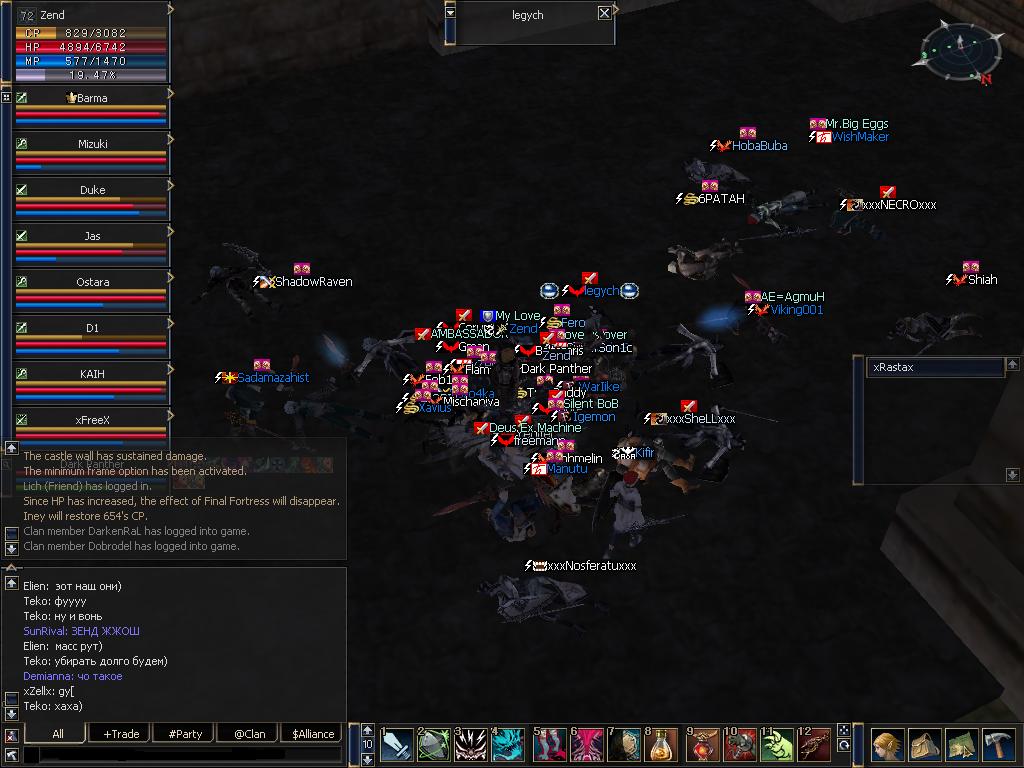Select party member Barma
Image resolution: width=1024 pixels, height=768 pixels.
(92, 98)
